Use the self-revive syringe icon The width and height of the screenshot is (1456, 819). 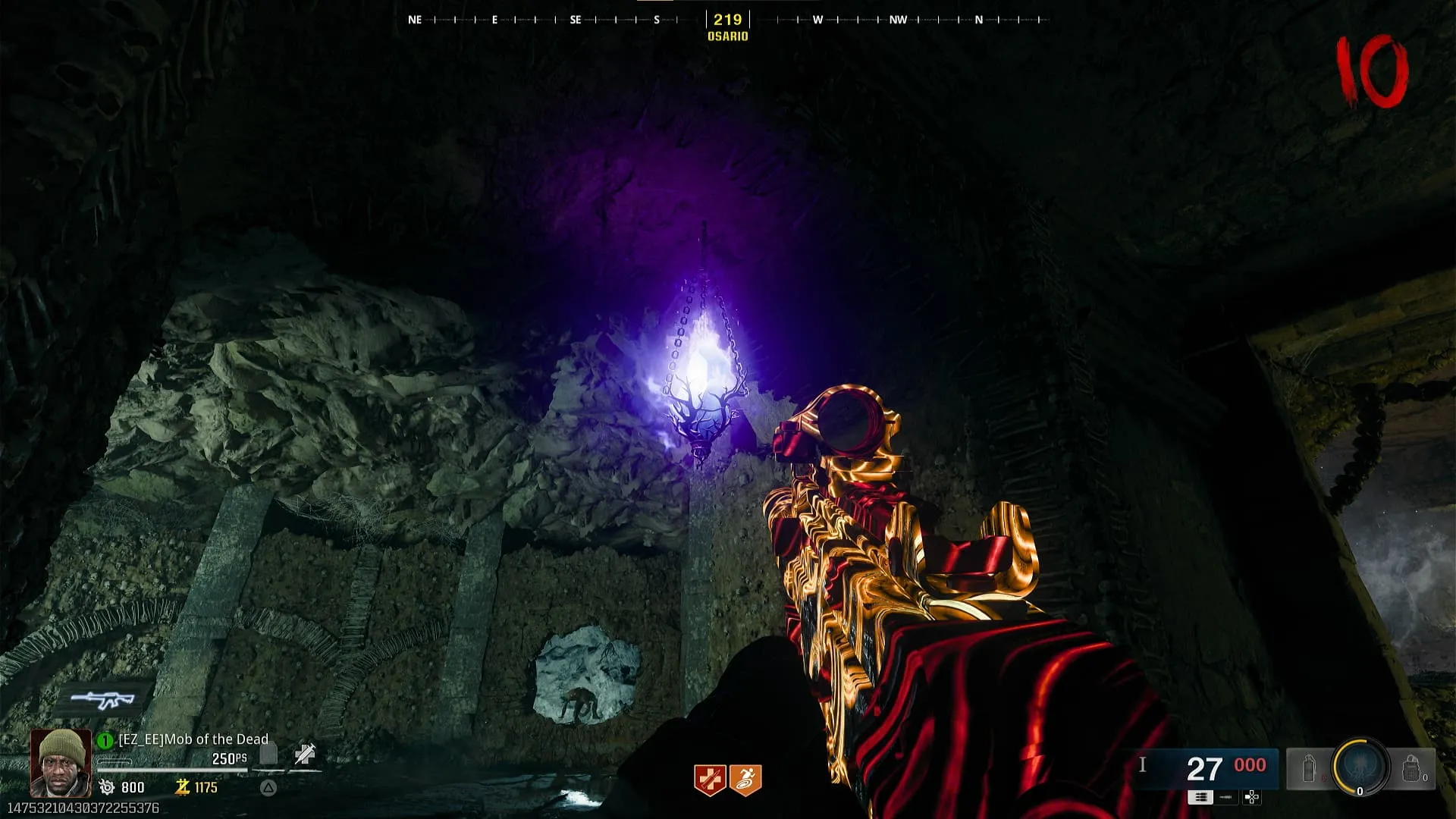305,754
